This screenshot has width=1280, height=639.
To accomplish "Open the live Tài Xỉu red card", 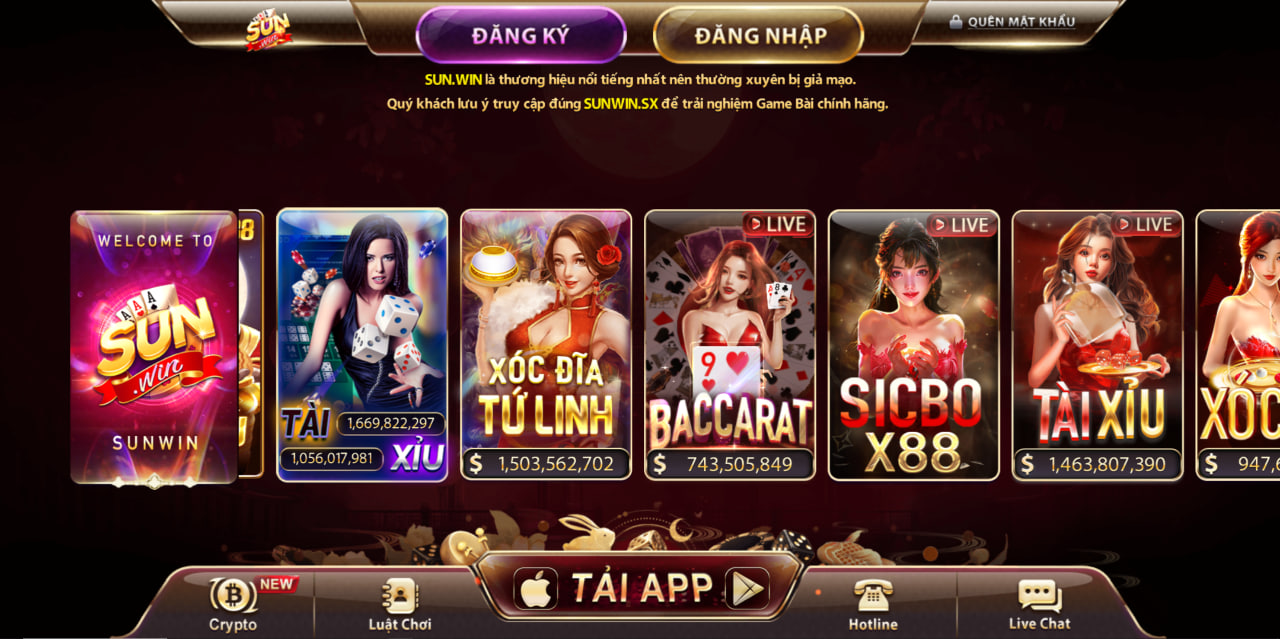I will [x=1098, y=345].
